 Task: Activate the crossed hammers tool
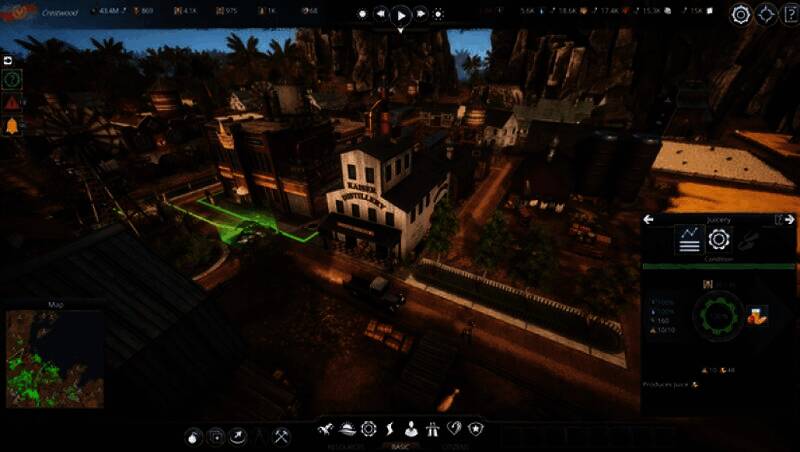click(282, 436)
